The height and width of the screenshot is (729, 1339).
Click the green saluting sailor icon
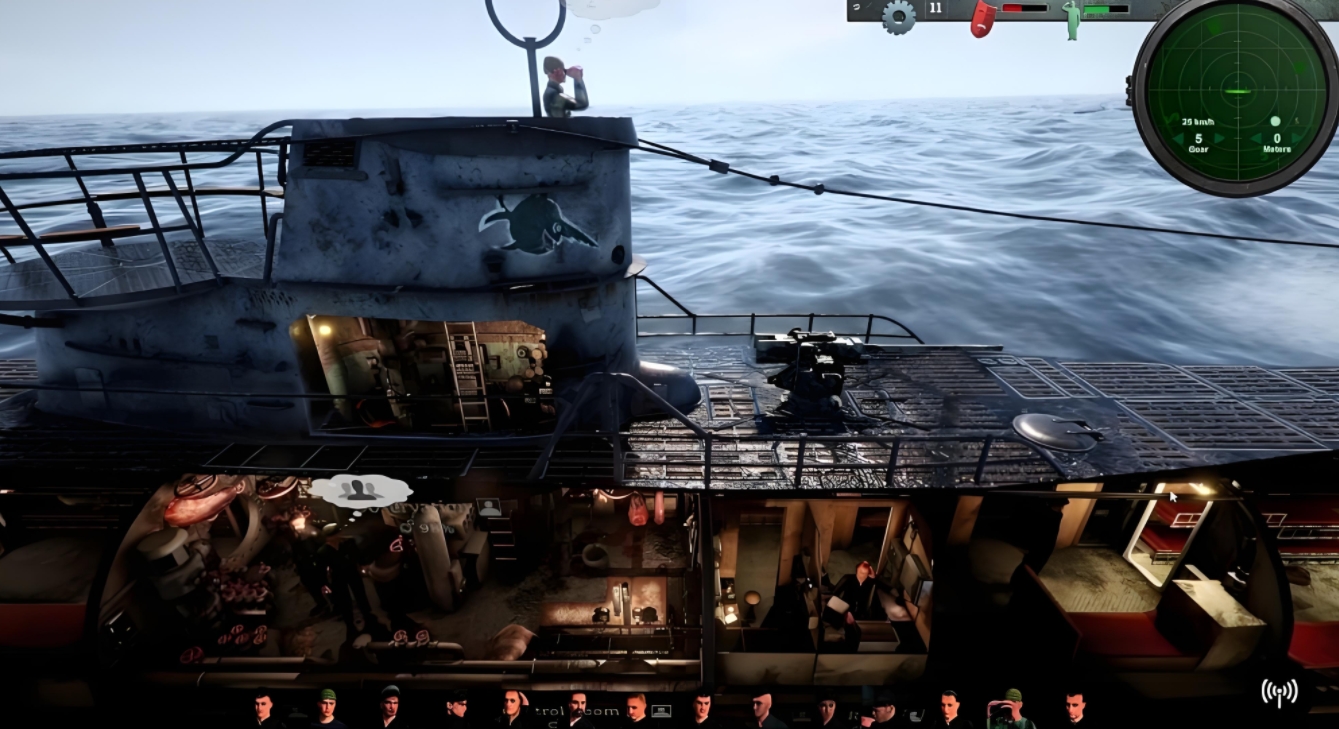pos(1072,19)
